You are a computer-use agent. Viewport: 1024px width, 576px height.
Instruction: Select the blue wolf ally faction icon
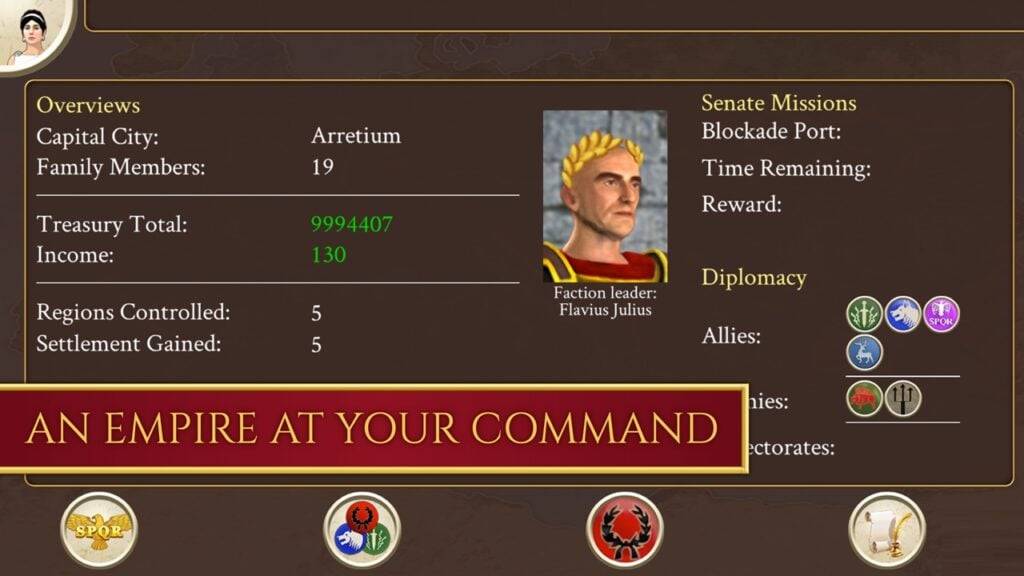click(903, 314)
